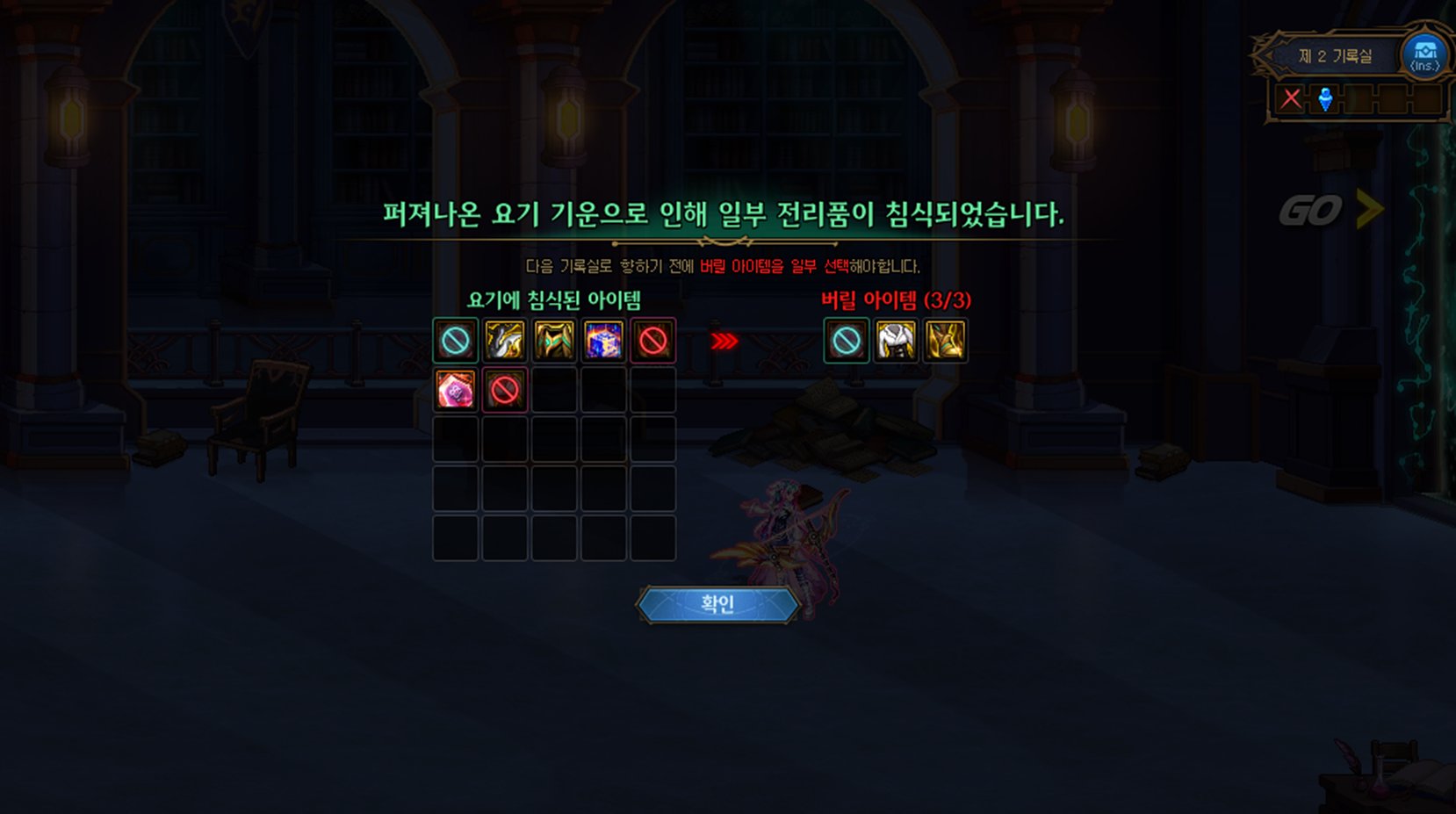Deselect the teal prohibited item from the discard slots

[x=847, y=341]
